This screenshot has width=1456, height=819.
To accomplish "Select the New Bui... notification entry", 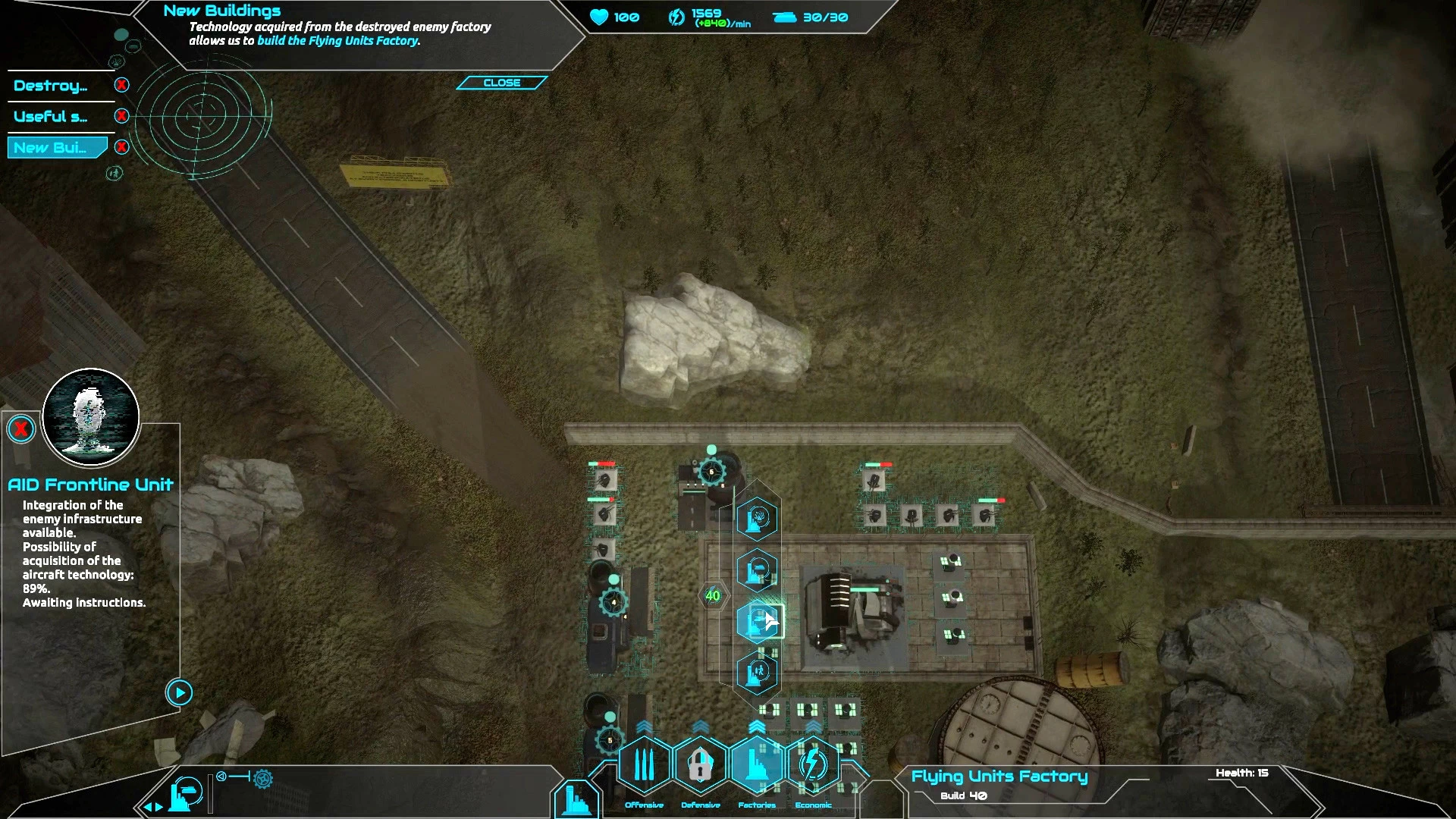I will click(x=51, y=148).
